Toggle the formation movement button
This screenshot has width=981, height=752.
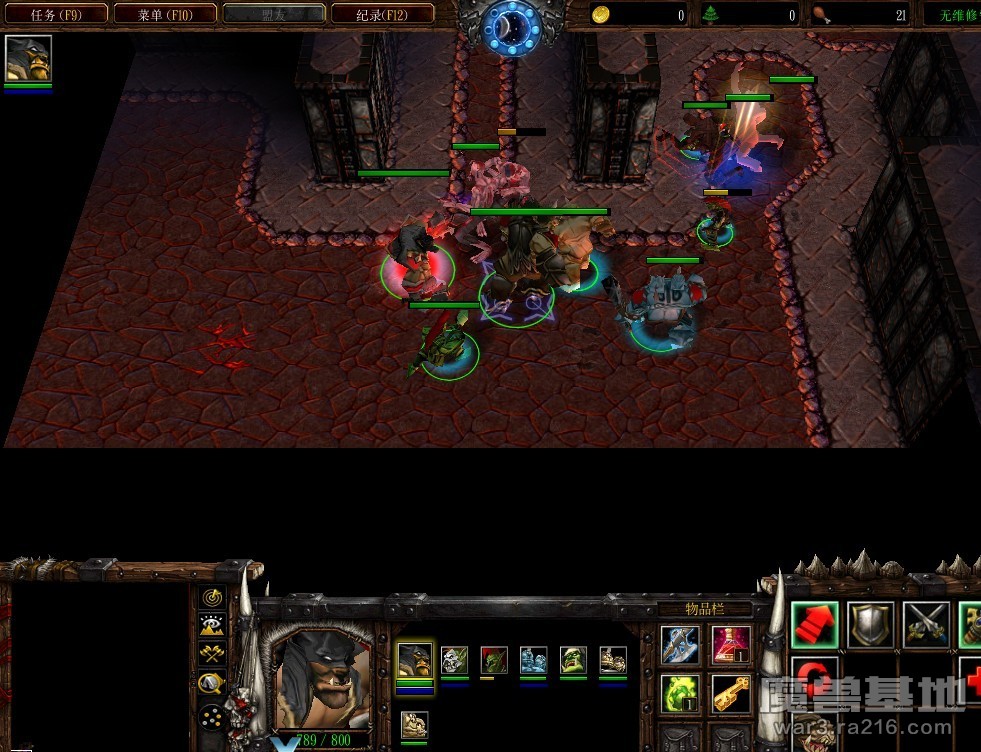pyautogui.click(x=211, y=716)
